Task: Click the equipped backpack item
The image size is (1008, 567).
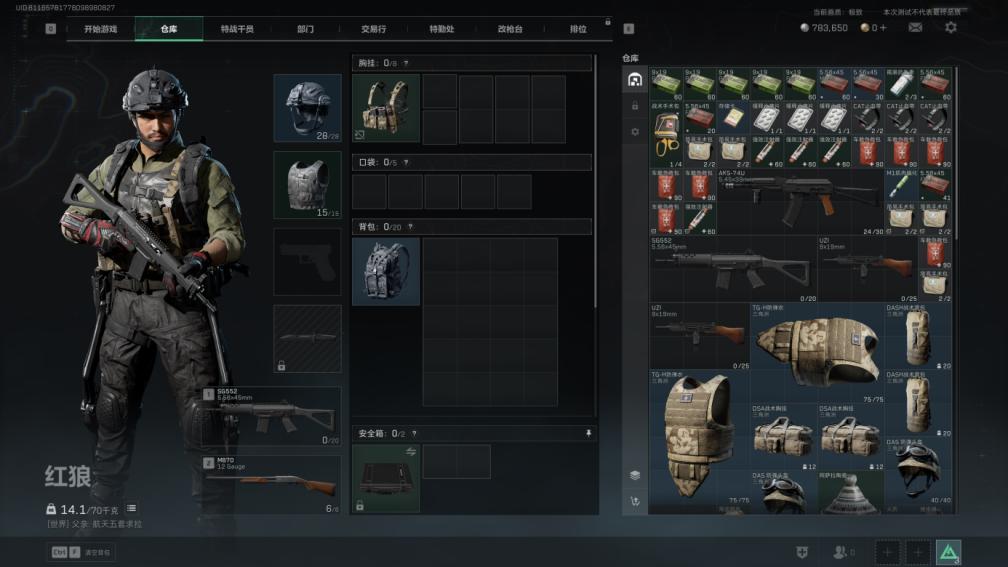Action: coord(386,271)
